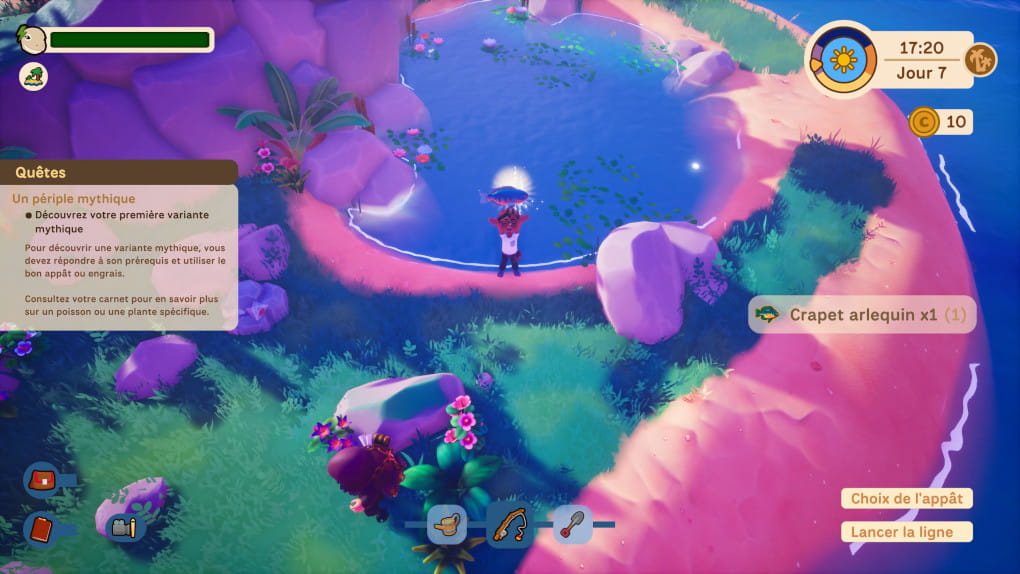Click the gold coin currency icon
Viewport: 1020px width, 574px height.
(923, 122)
